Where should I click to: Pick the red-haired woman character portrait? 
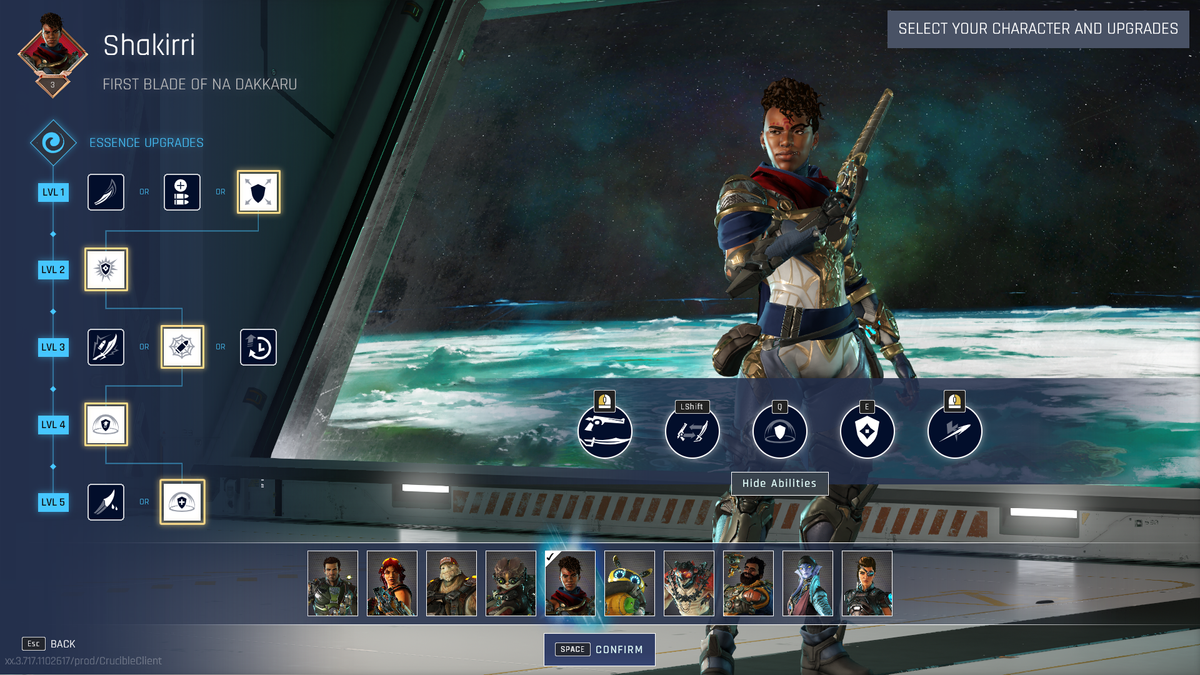click(x=392, y=583)
